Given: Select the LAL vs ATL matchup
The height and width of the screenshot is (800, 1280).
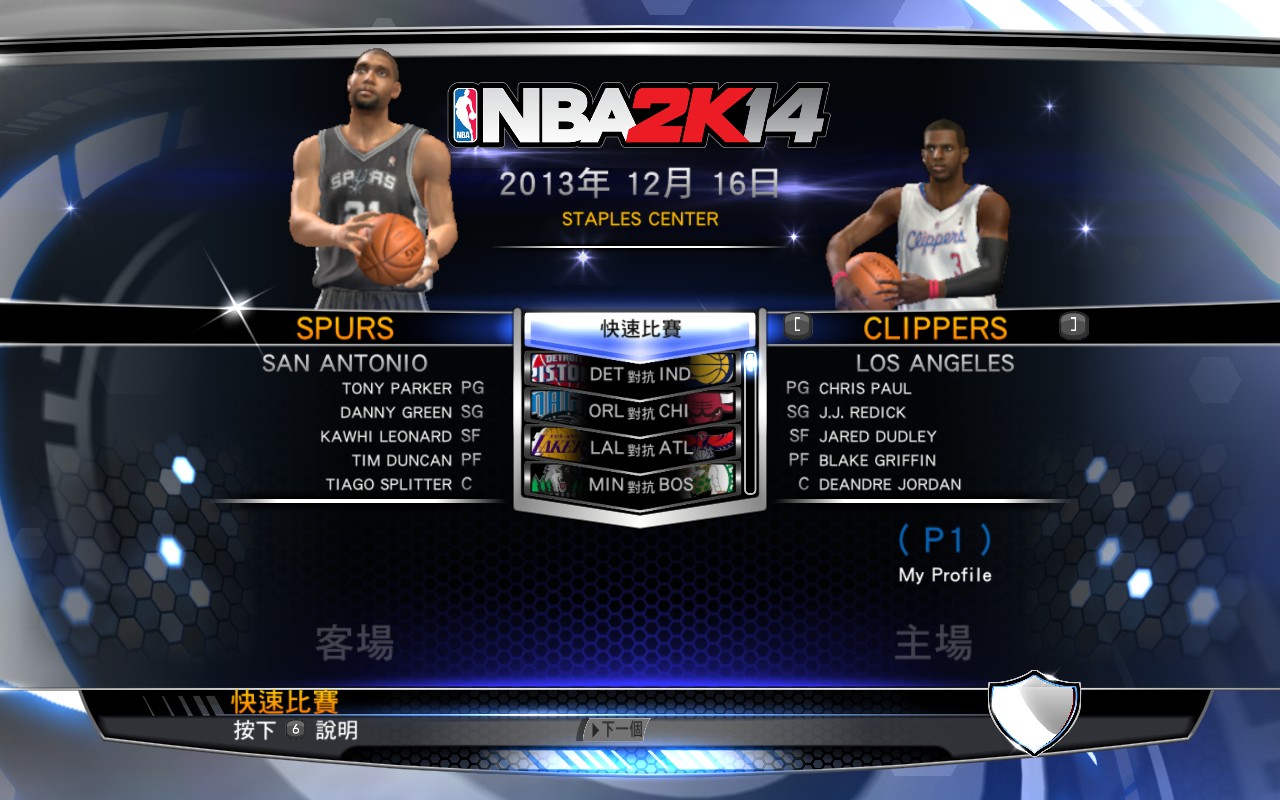Looking at the screenshot, I should click(x=633, y=445).
